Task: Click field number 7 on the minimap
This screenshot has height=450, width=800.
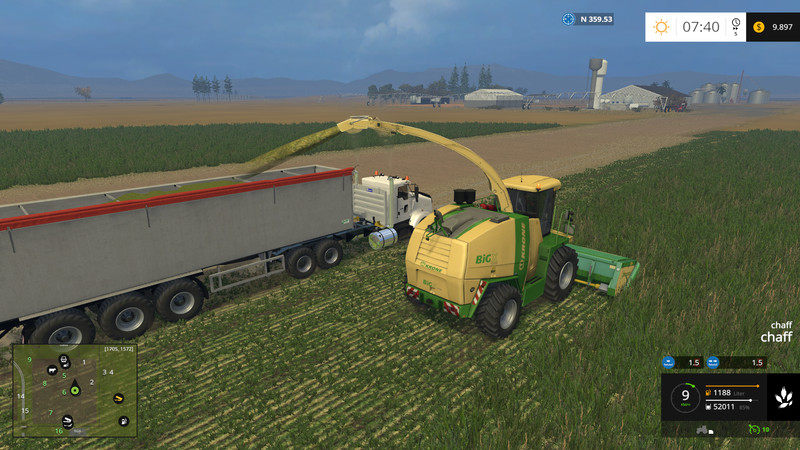Action: tap(51, 412)
